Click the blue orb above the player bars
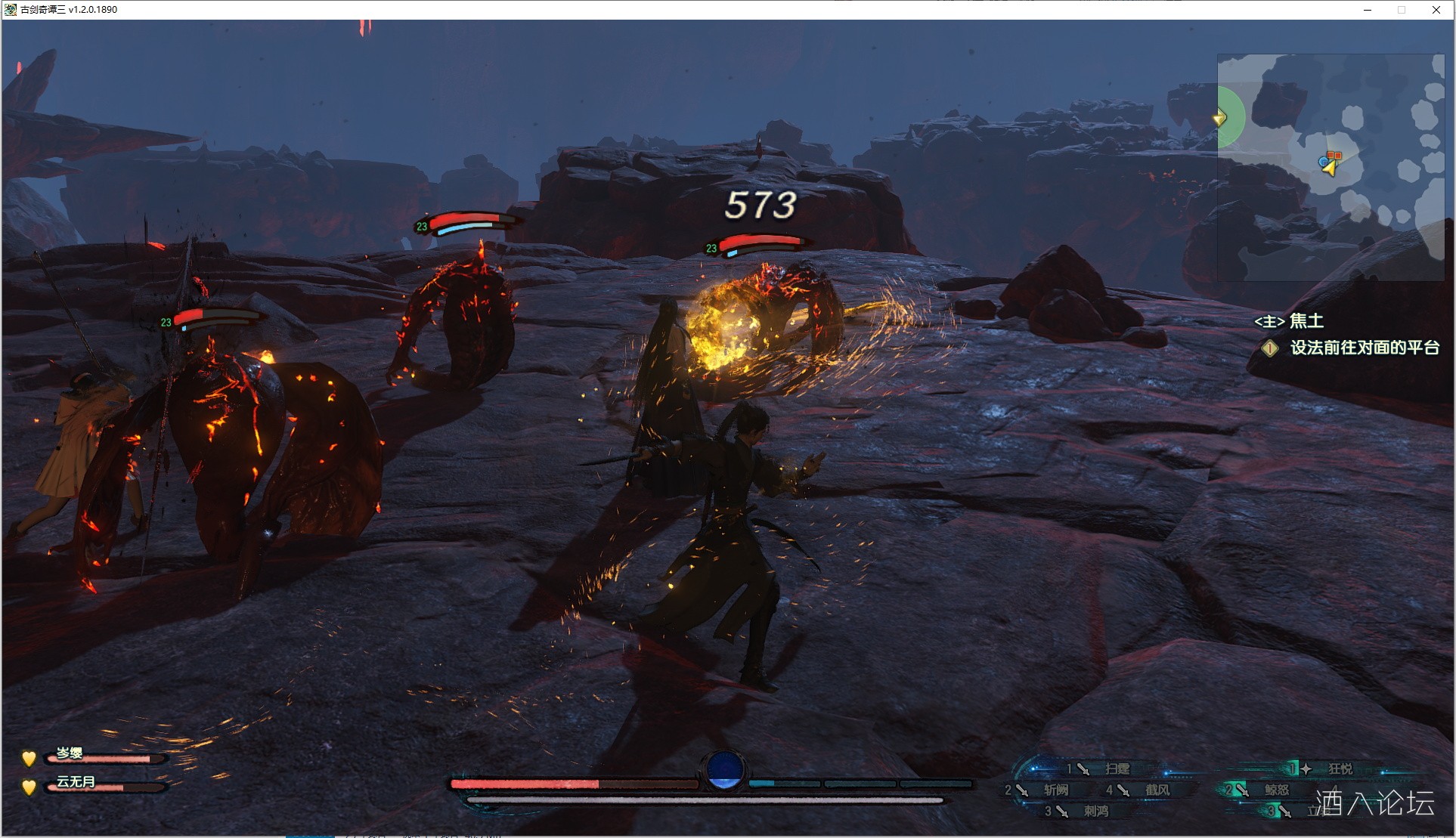The image size is (1456, 838). (723, 769)
